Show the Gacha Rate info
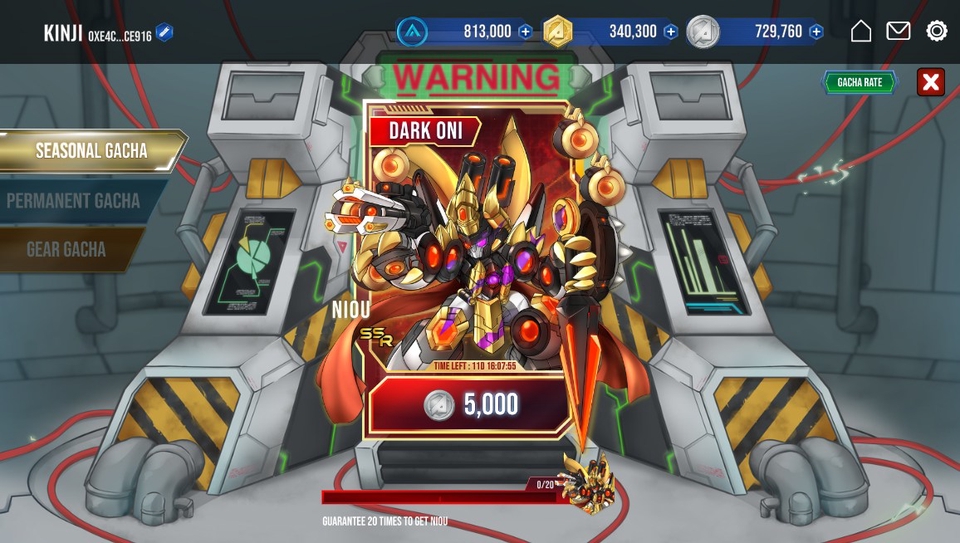Image resolution: width=960 pixels, height=543 pixels. [859, 82]
